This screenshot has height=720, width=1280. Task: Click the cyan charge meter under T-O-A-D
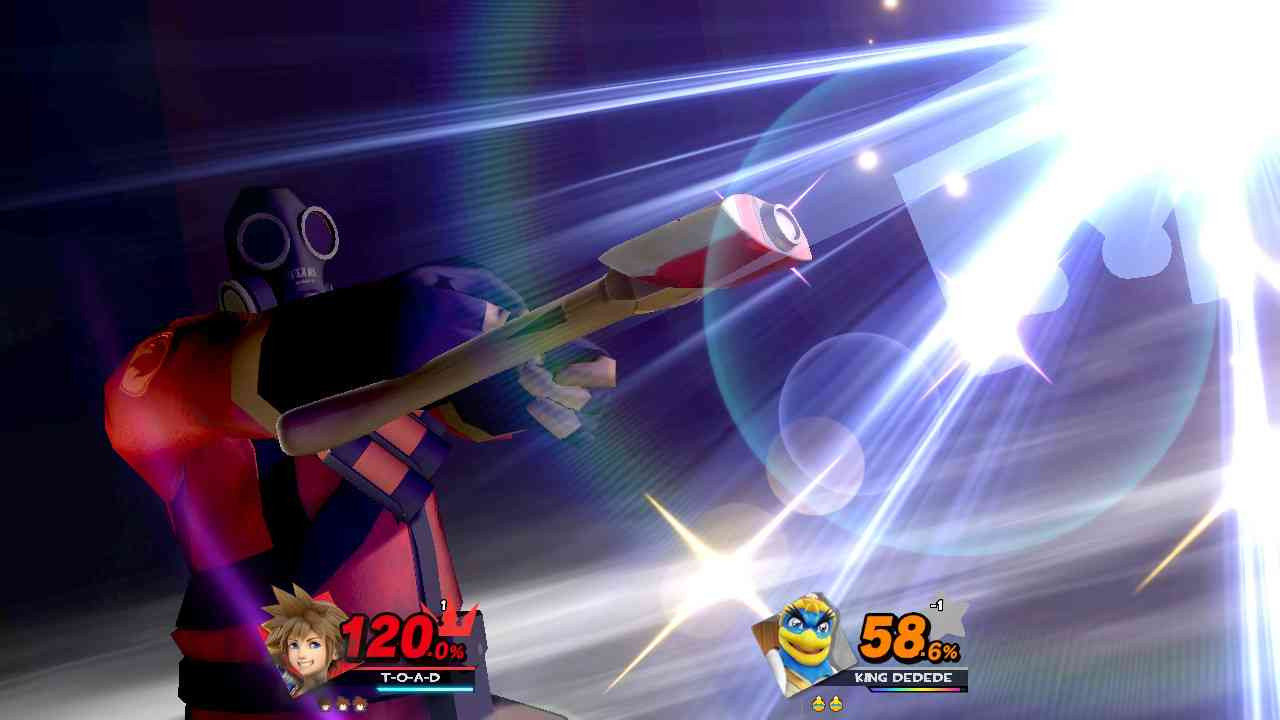tap(424, 690)
